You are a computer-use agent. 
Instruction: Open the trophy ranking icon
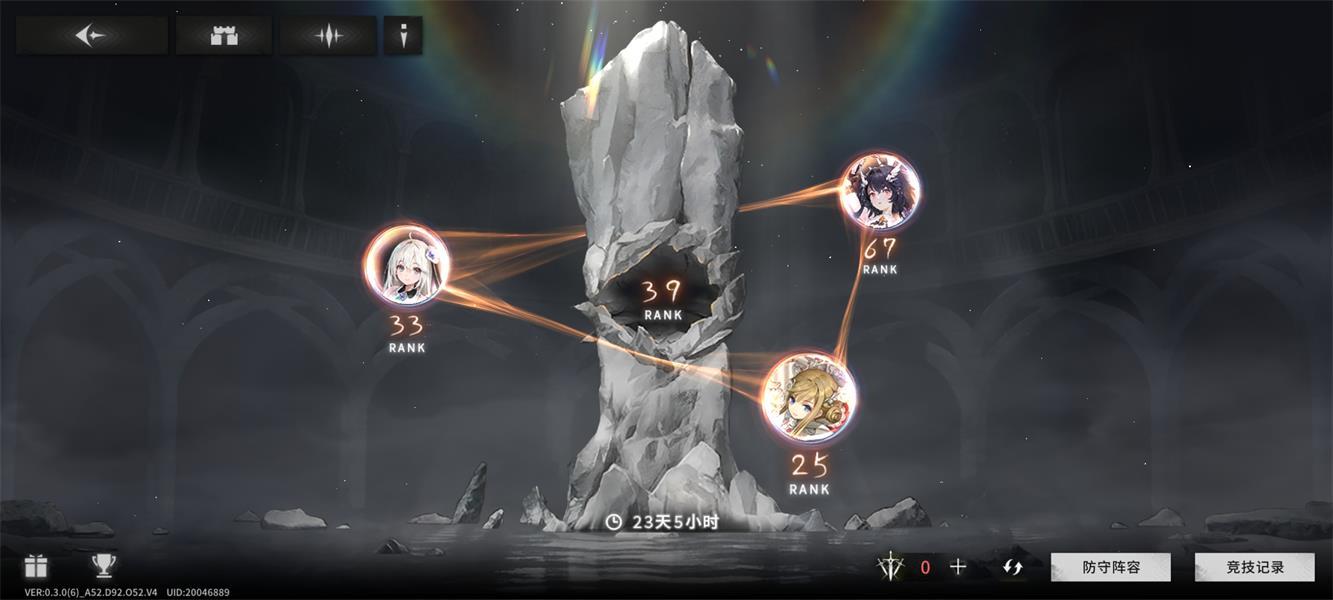coord(103,566)
